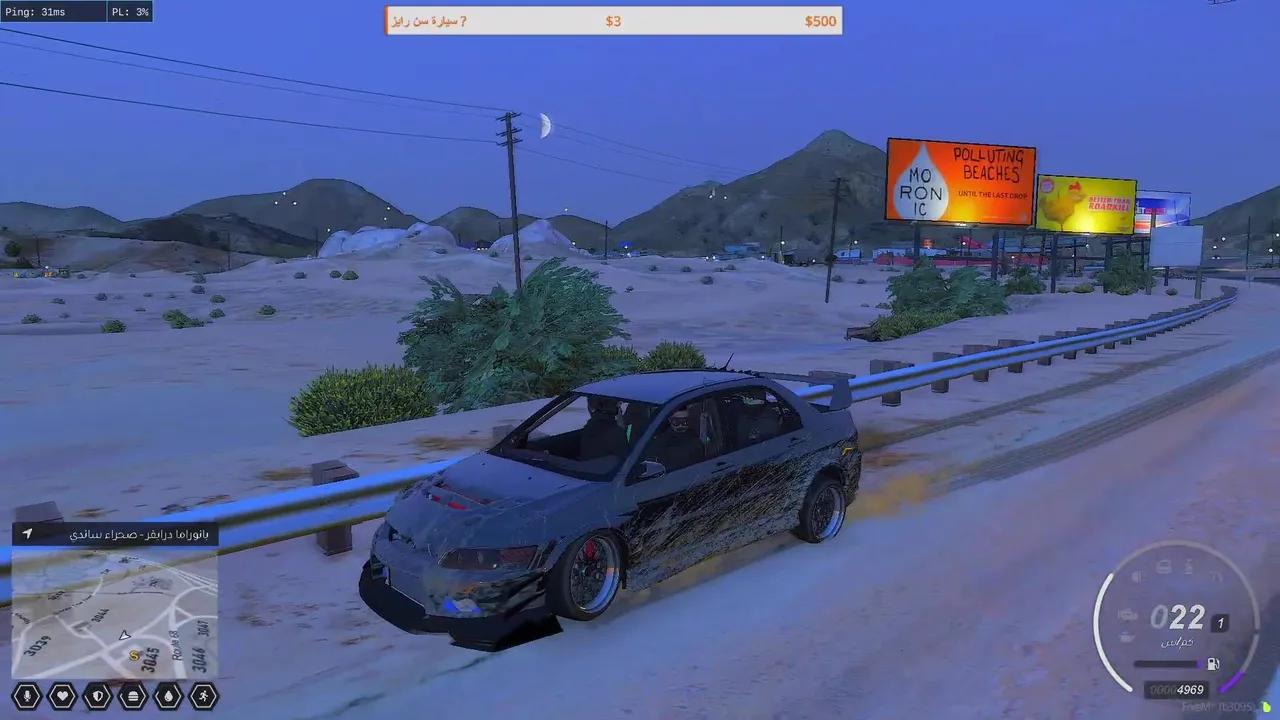This screenshot has width=1280, height=720.
Task: Click the fuel pump icon on the speedometer
Action: (1213, 662)
